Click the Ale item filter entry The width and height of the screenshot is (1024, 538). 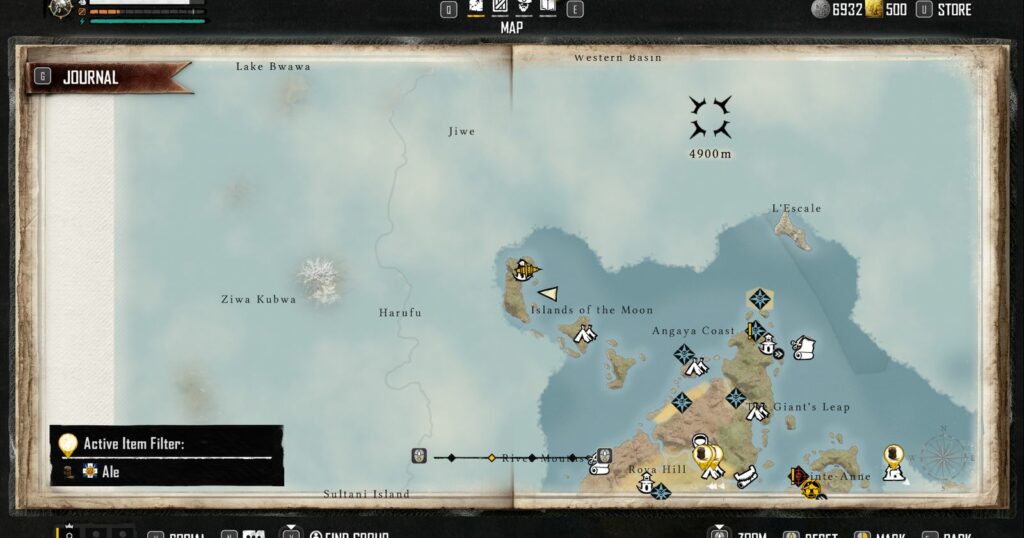point(110,471)
